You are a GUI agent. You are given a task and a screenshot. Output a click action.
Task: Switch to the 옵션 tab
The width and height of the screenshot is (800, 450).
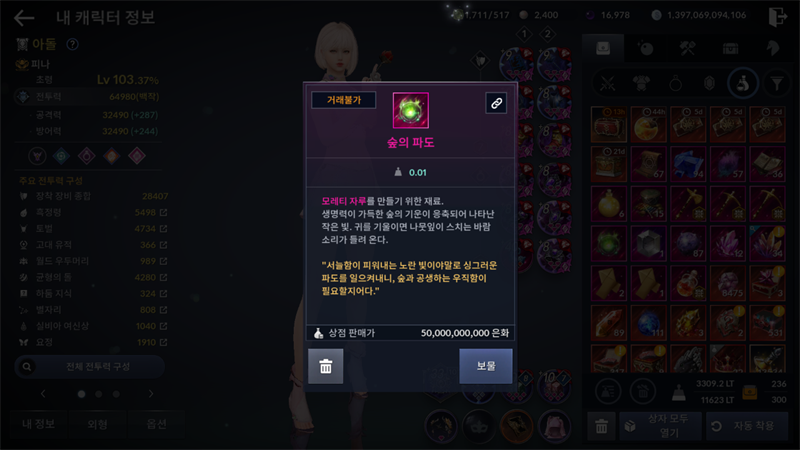(156, 424)
